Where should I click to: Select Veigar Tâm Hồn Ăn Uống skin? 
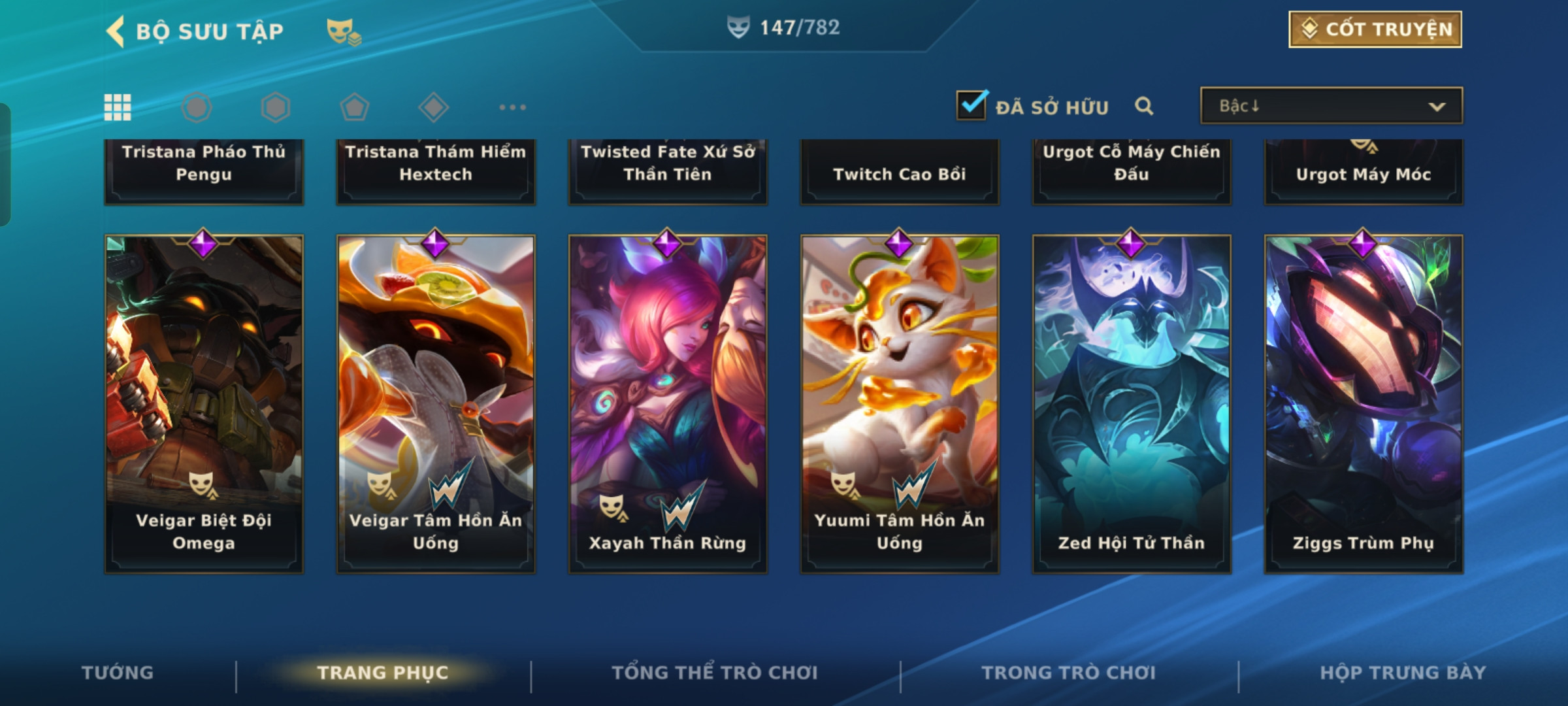click(x=436, y=404)
